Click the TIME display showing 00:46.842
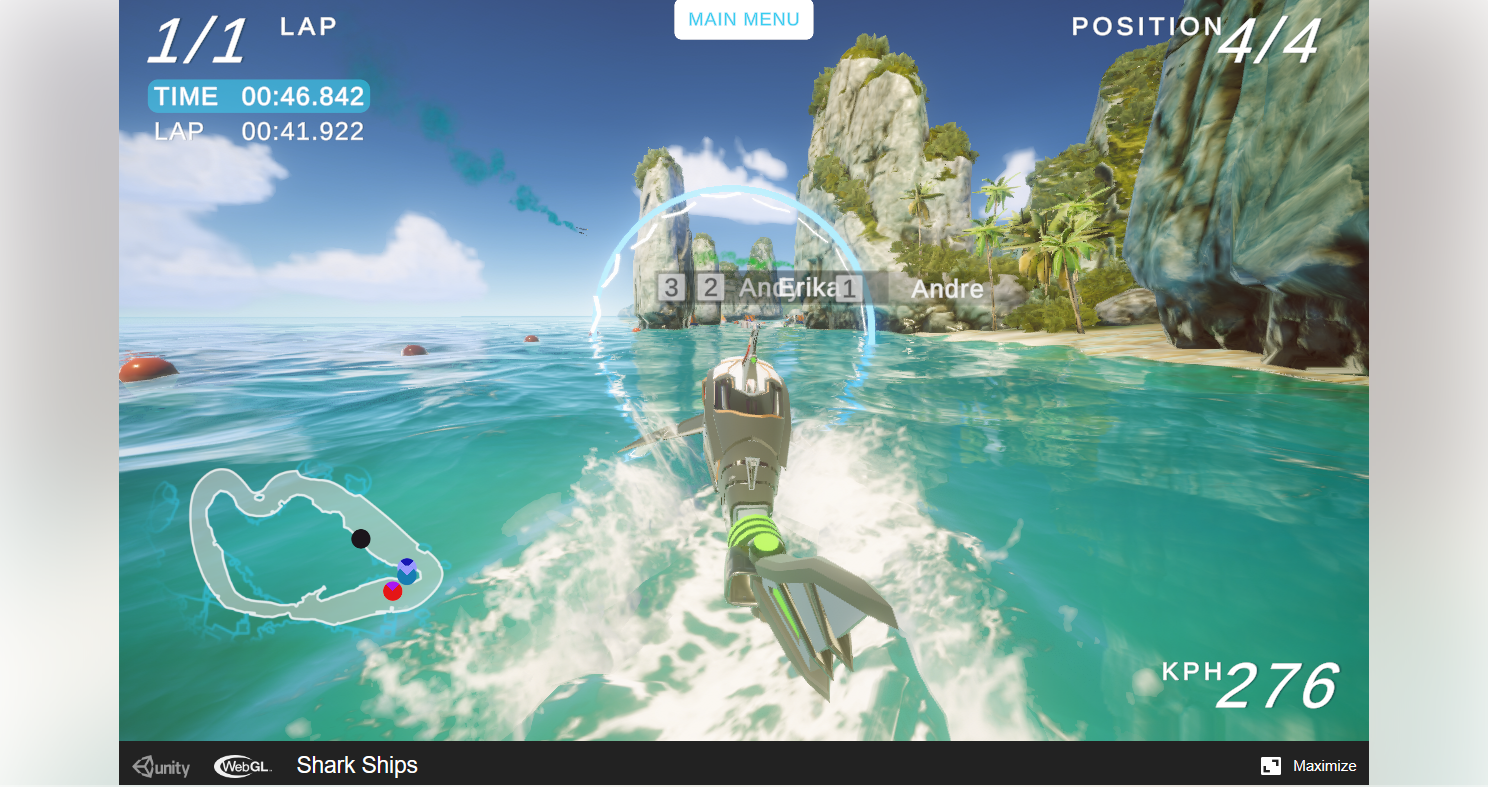1488x787 pixels. click(258, 96)
